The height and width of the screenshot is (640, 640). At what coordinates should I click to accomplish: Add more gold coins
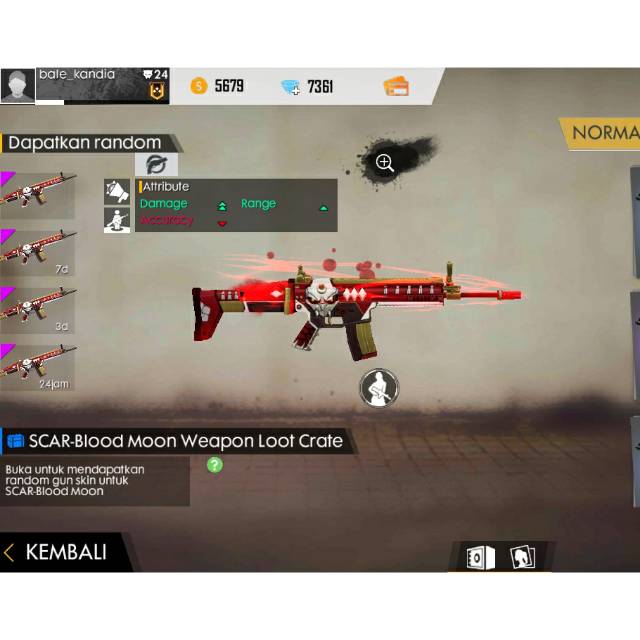point(199,86)
